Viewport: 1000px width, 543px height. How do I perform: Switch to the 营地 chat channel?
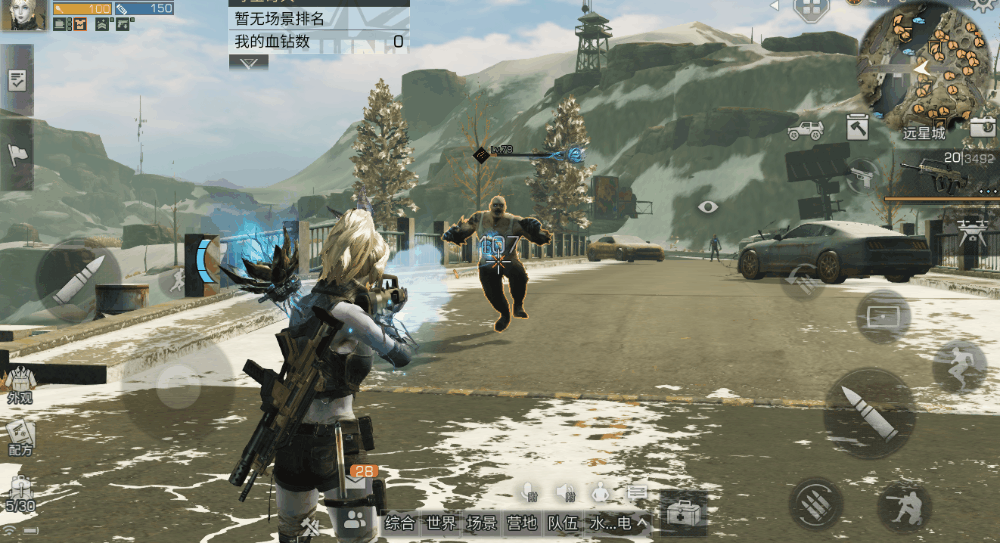tap(522, 522)
